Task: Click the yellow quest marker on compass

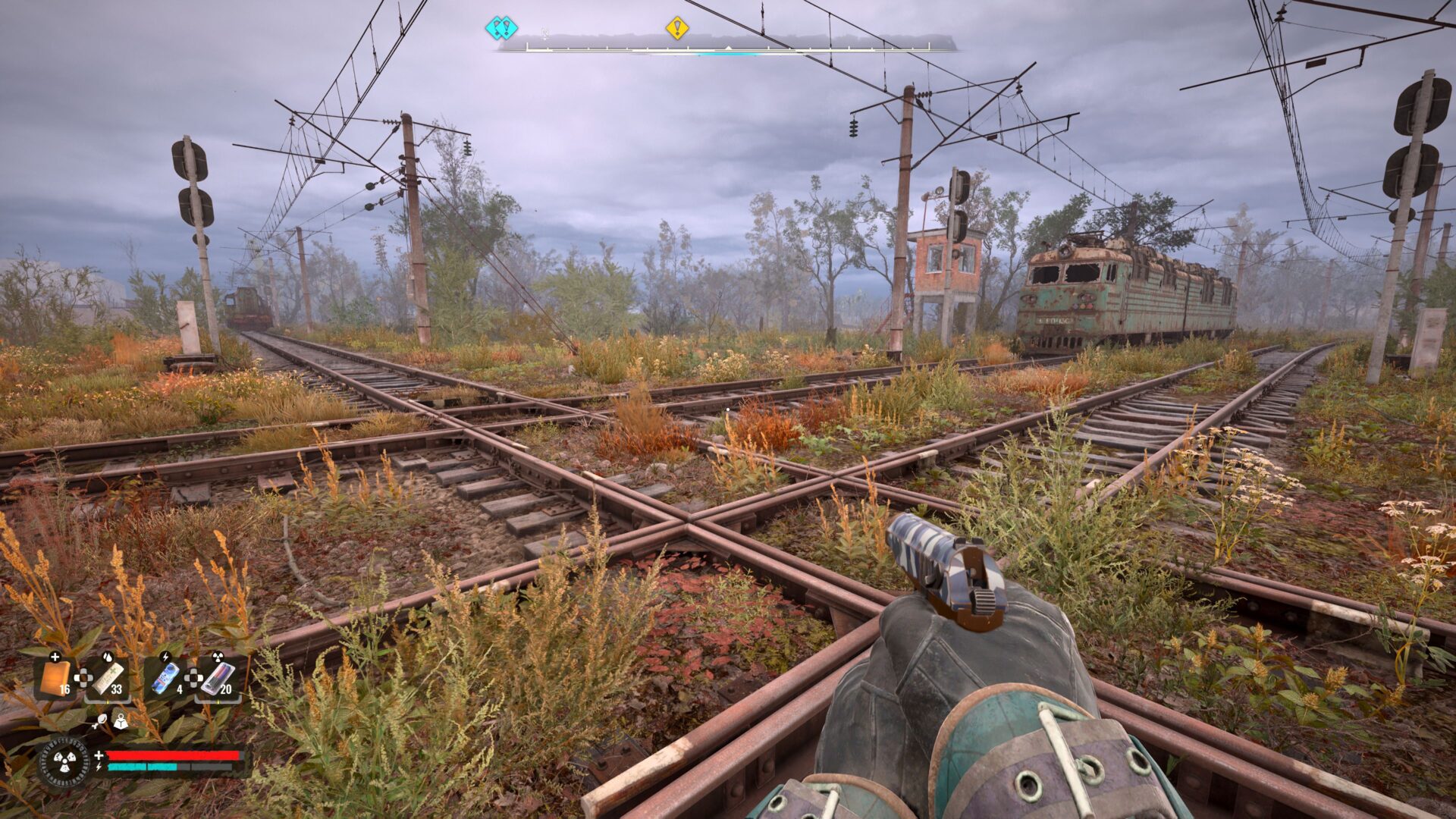Action: (x=676, y=28)
